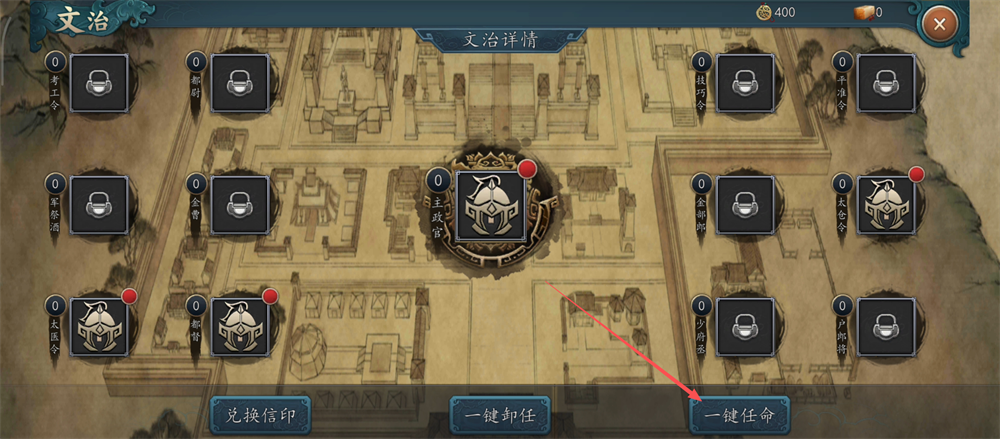Open the 文治详情 details panel
The height and width of the screenshot is (439, 1000).
500,40
